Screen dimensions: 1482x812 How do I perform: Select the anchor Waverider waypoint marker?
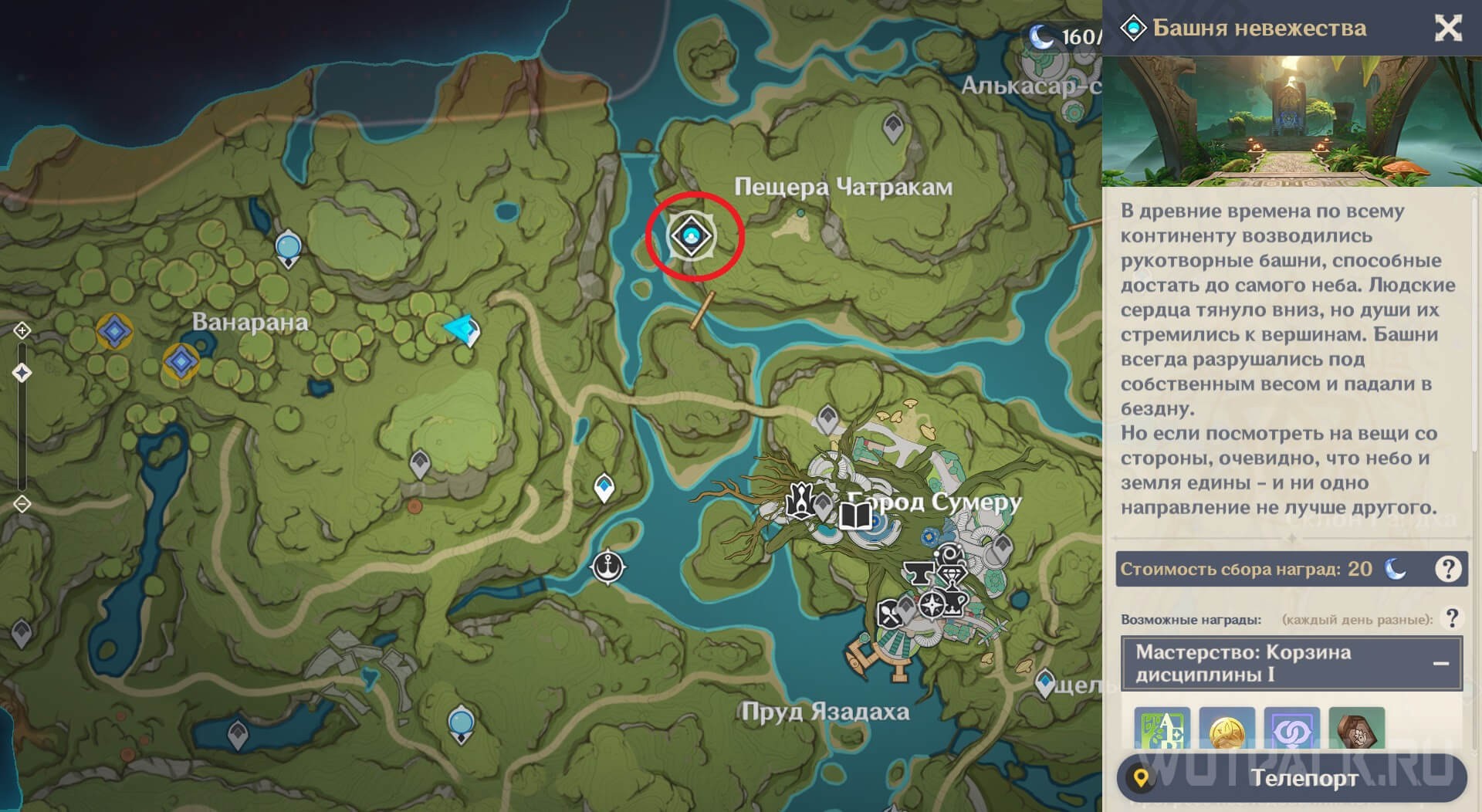(608, 566)
